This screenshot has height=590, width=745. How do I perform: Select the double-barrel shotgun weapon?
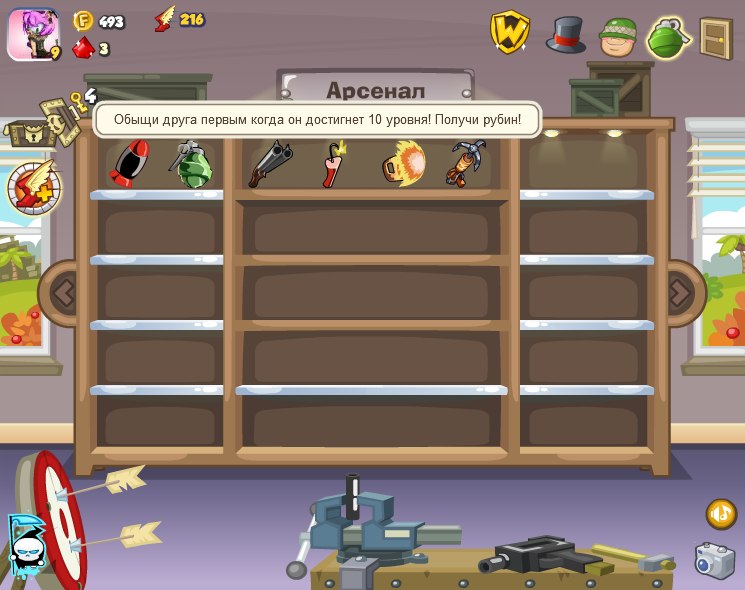click(270, 163)
